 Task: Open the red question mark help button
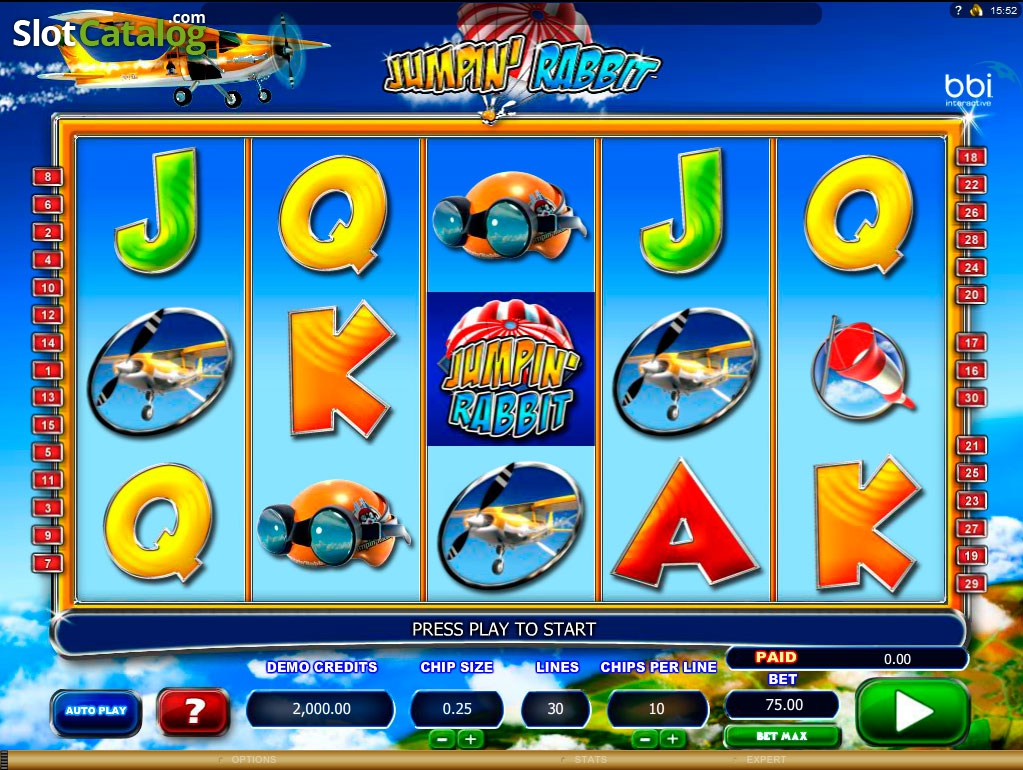click(194, 711)
